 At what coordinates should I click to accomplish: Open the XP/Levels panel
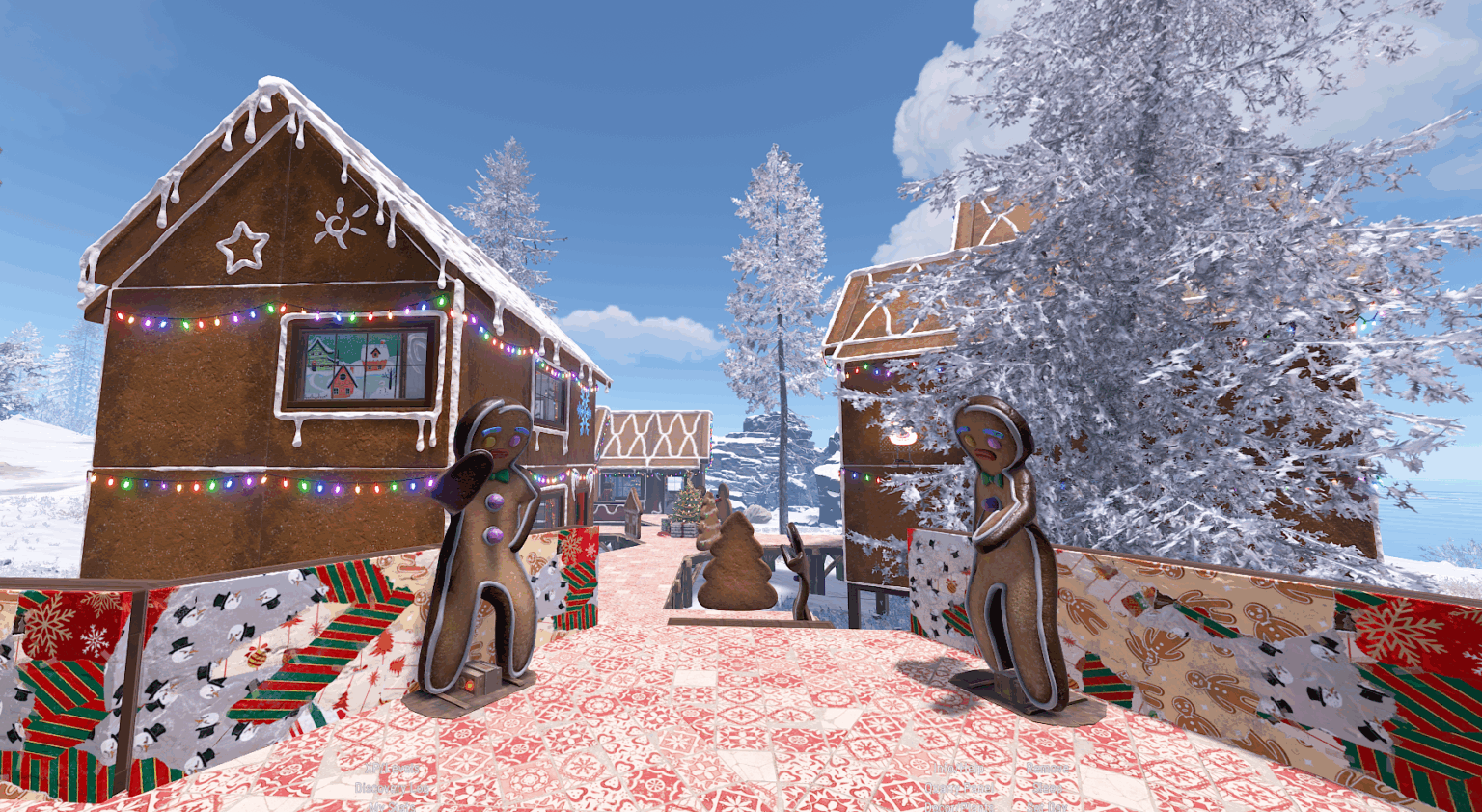(393, 769)
